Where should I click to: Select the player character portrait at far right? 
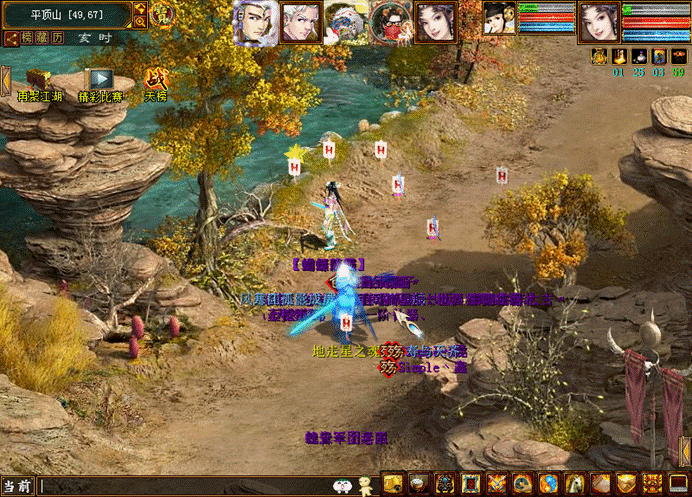[x=598, y=21]
